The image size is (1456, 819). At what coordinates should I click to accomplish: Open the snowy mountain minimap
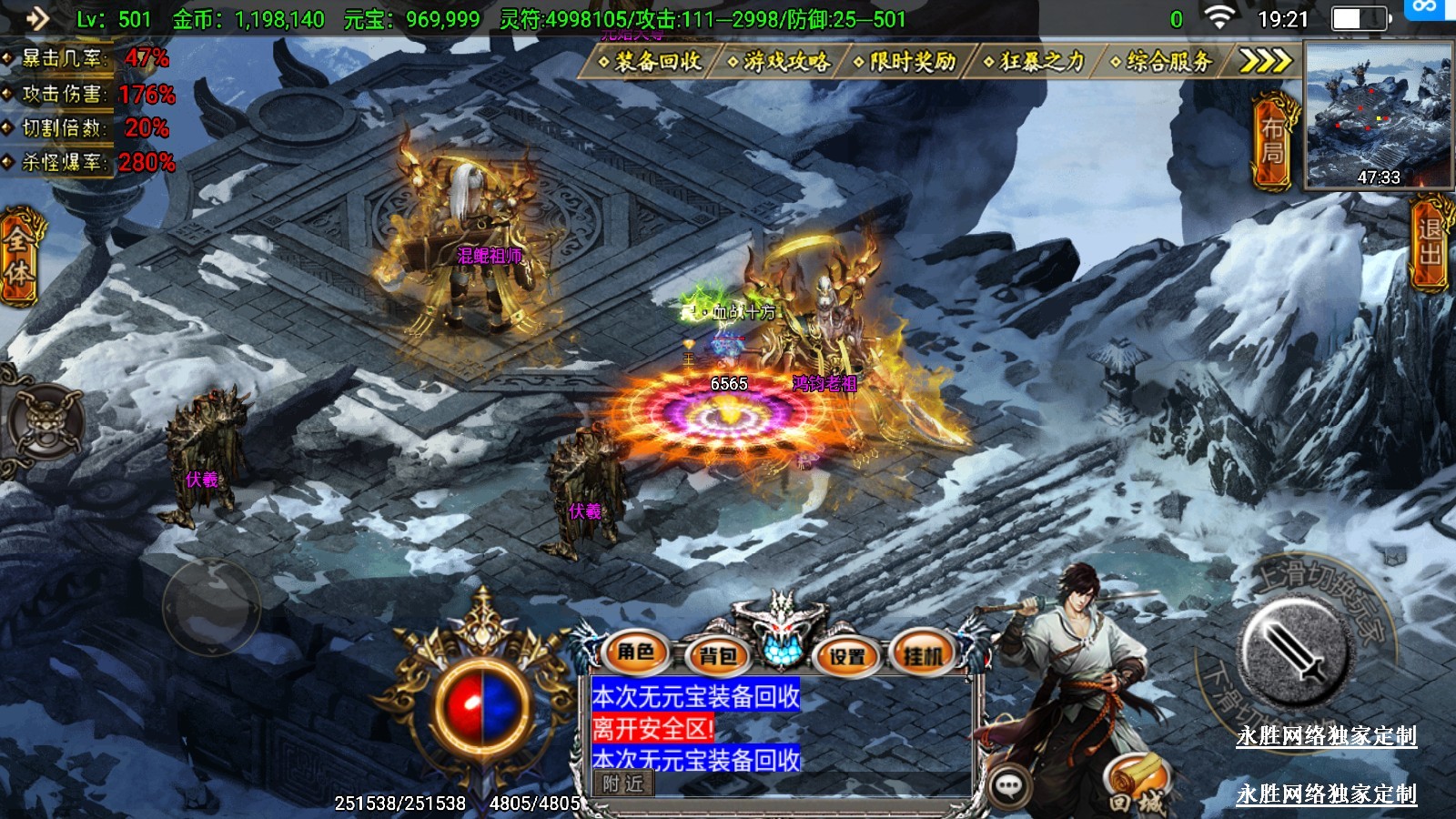pyautogui.click(x=1378, y=115)
